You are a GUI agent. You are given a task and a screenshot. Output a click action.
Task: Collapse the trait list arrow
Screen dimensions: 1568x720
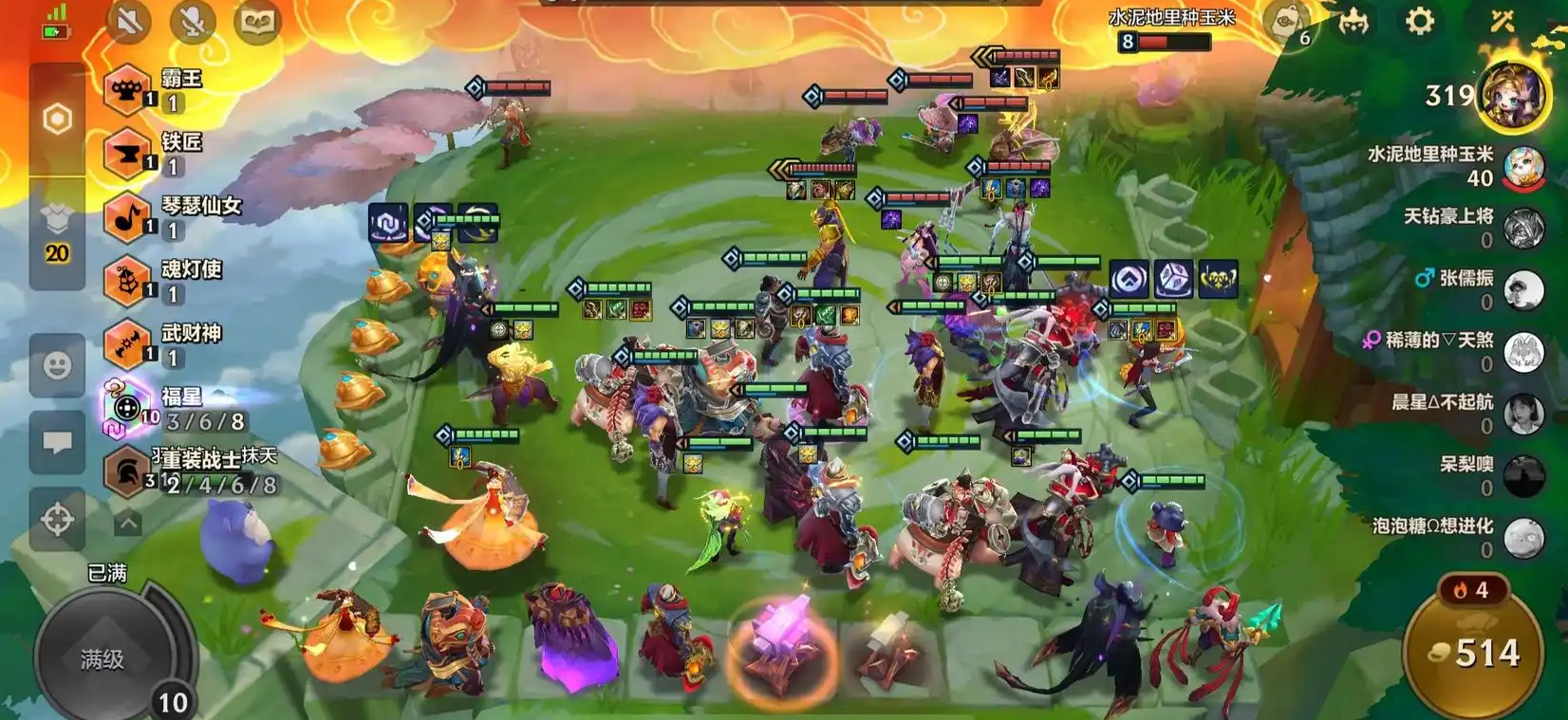(128, 523)
